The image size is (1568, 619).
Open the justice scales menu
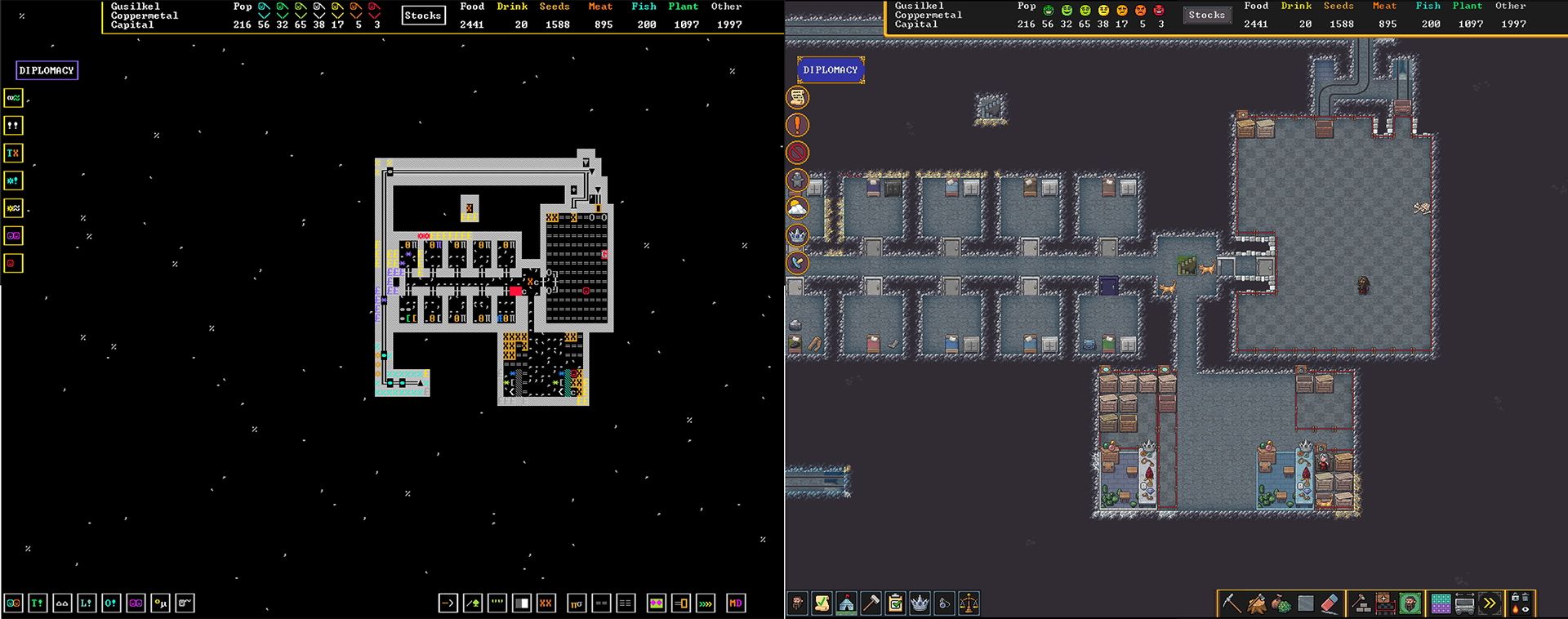(970, 603)
